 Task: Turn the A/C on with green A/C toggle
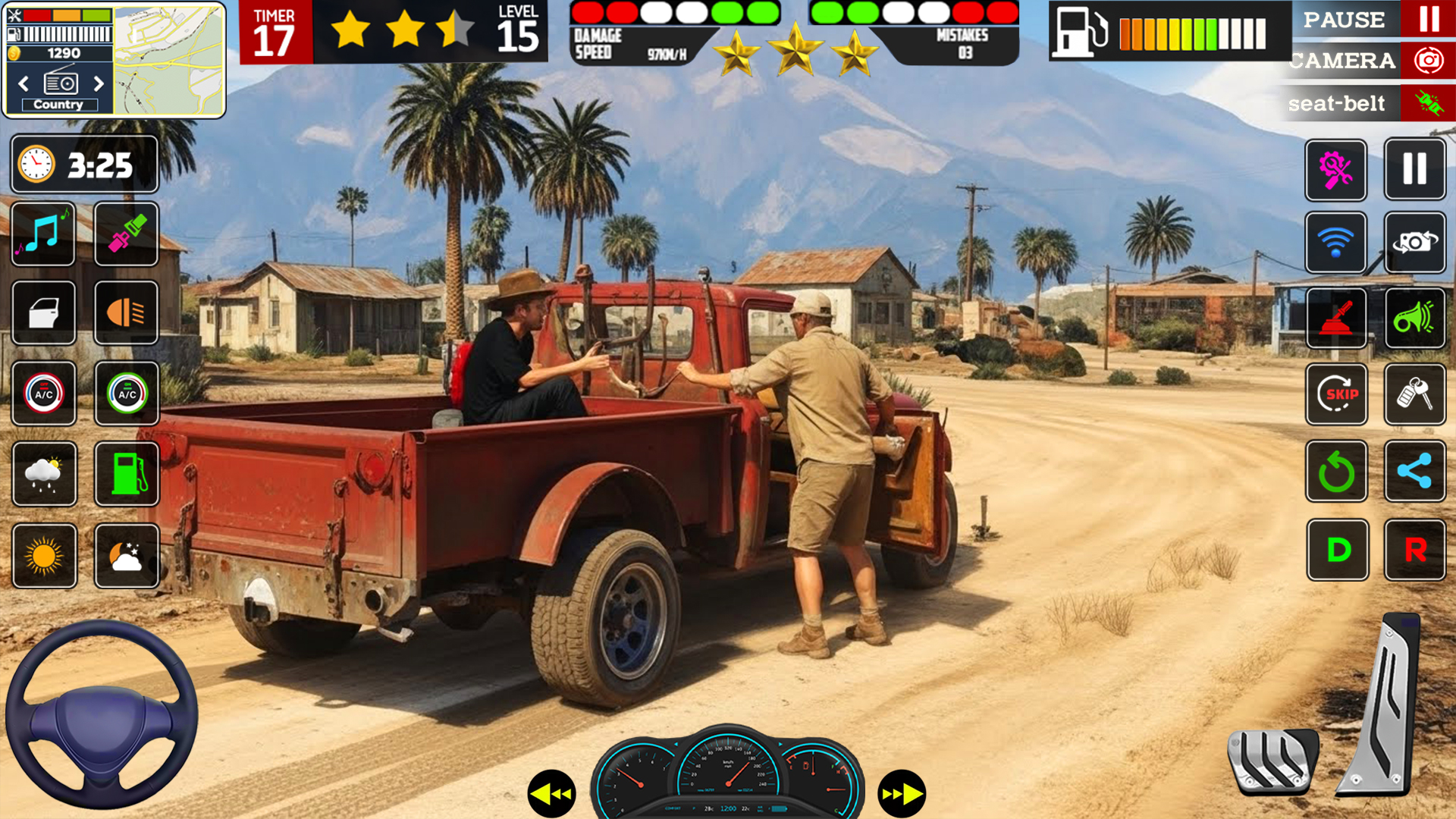(x=127, y=394)
